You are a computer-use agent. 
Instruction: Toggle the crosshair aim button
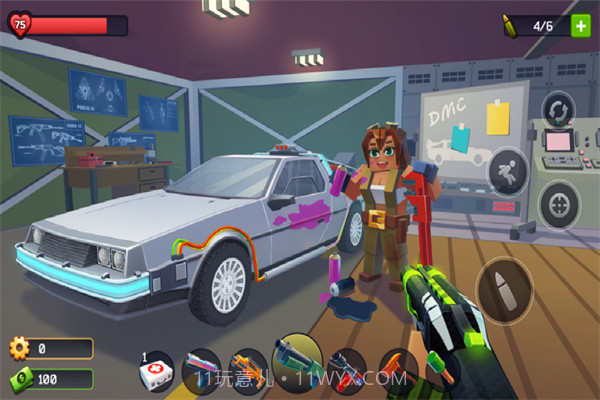click(x=558, y=205)
